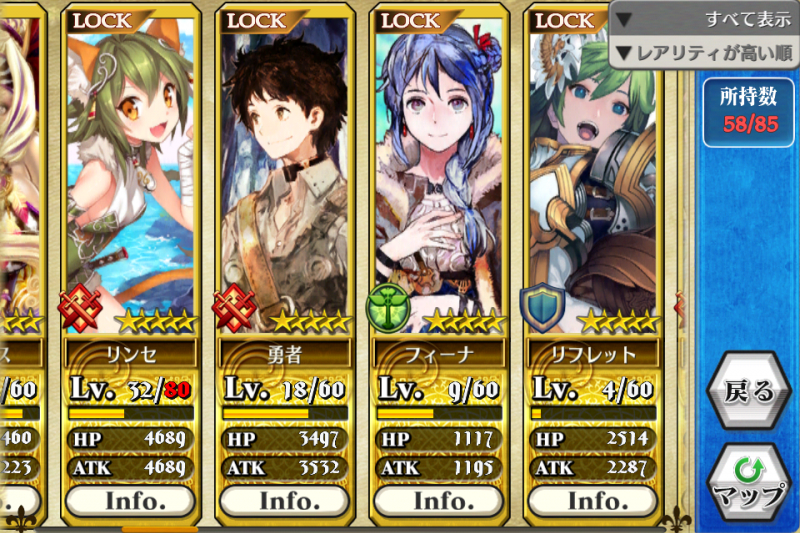Viewport: 800px width, 533px height.
Task: Choose the フィーナ character card portrait
Action: (436, 170)
